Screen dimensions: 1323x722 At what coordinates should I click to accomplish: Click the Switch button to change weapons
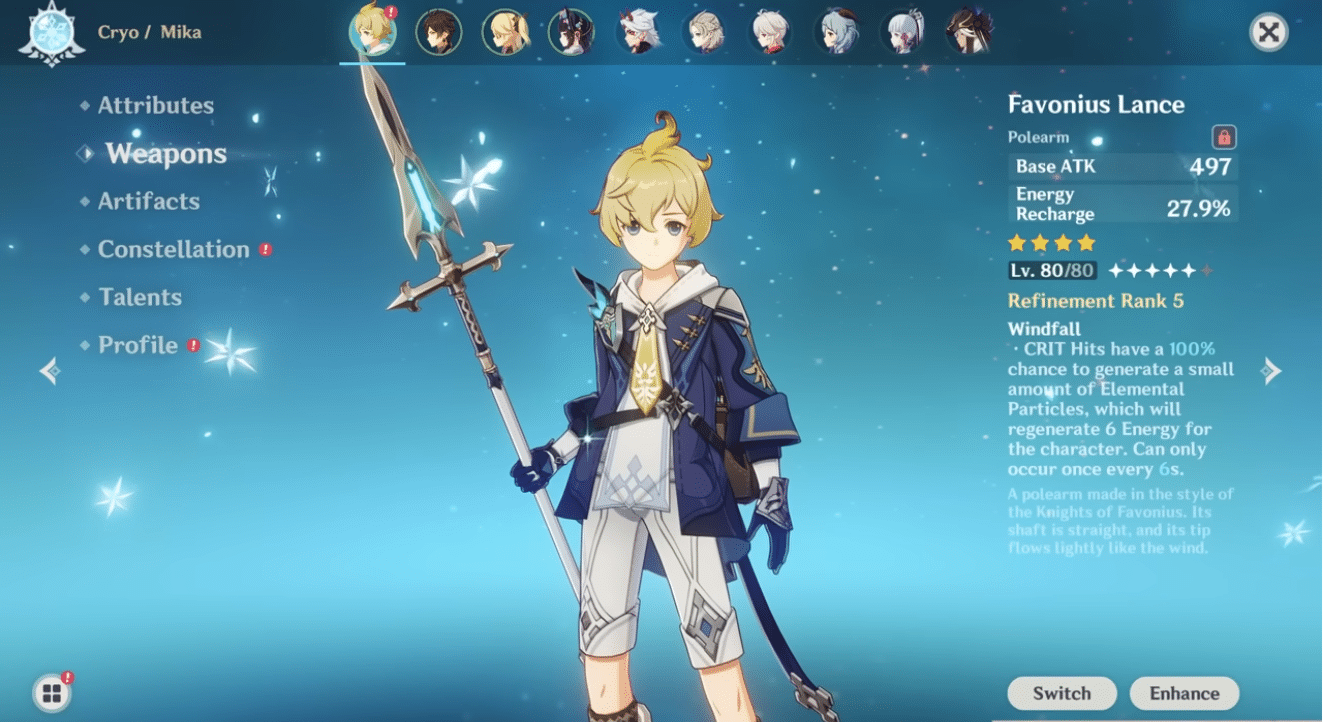1061,693
